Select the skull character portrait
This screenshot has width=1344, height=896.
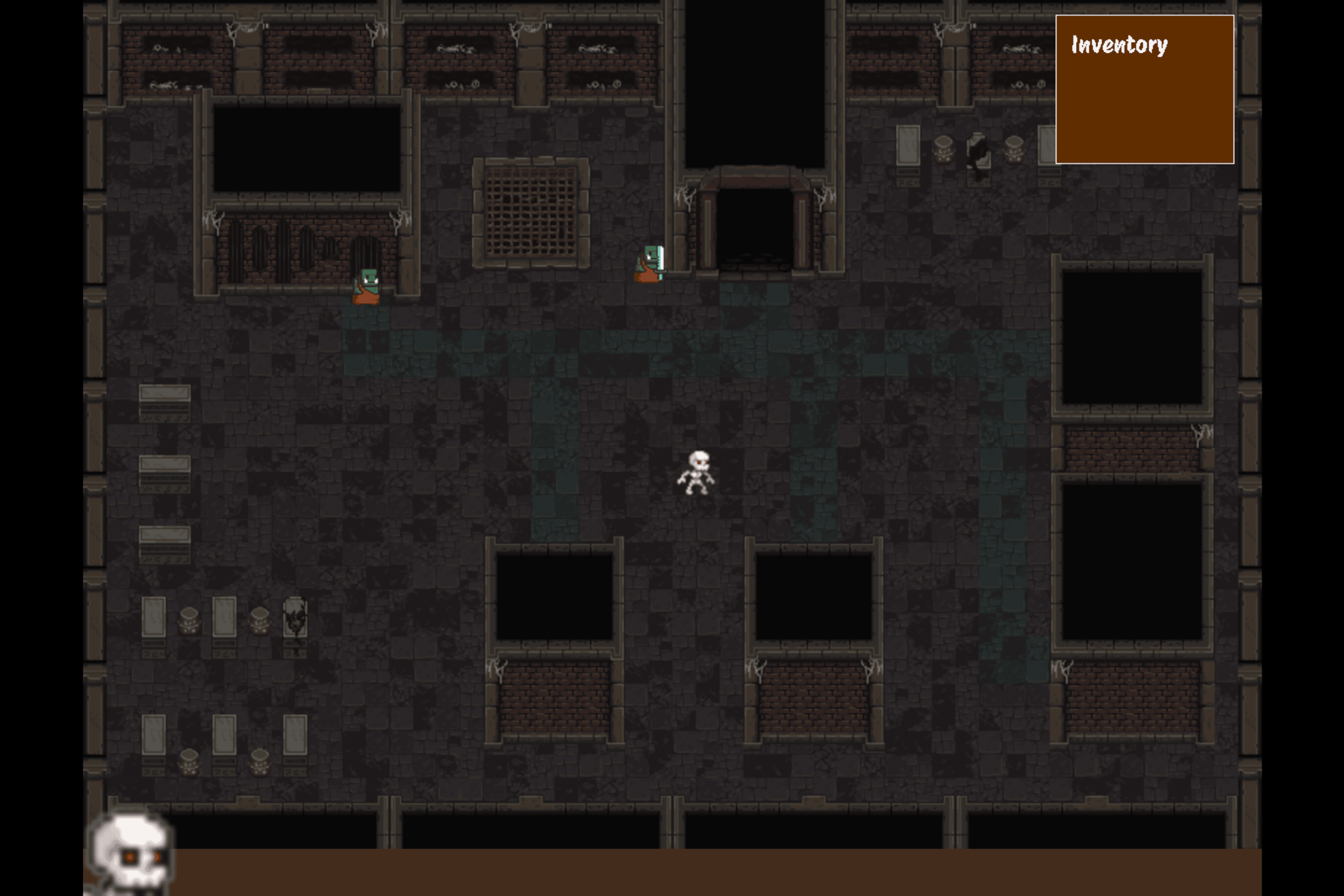click(130, 853)
